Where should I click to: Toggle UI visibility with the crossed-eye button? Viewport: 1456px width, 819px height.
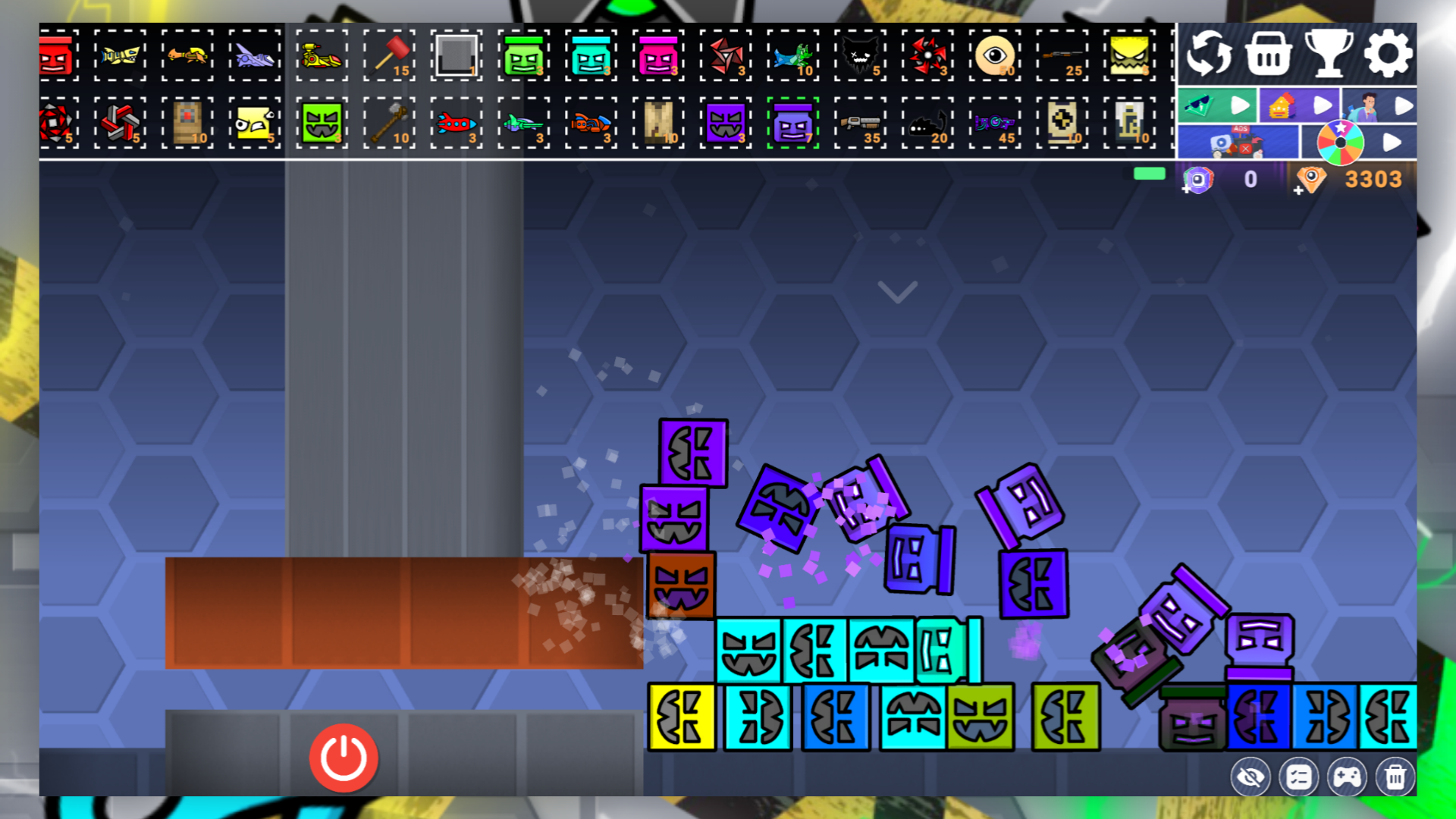point(1250,777)
